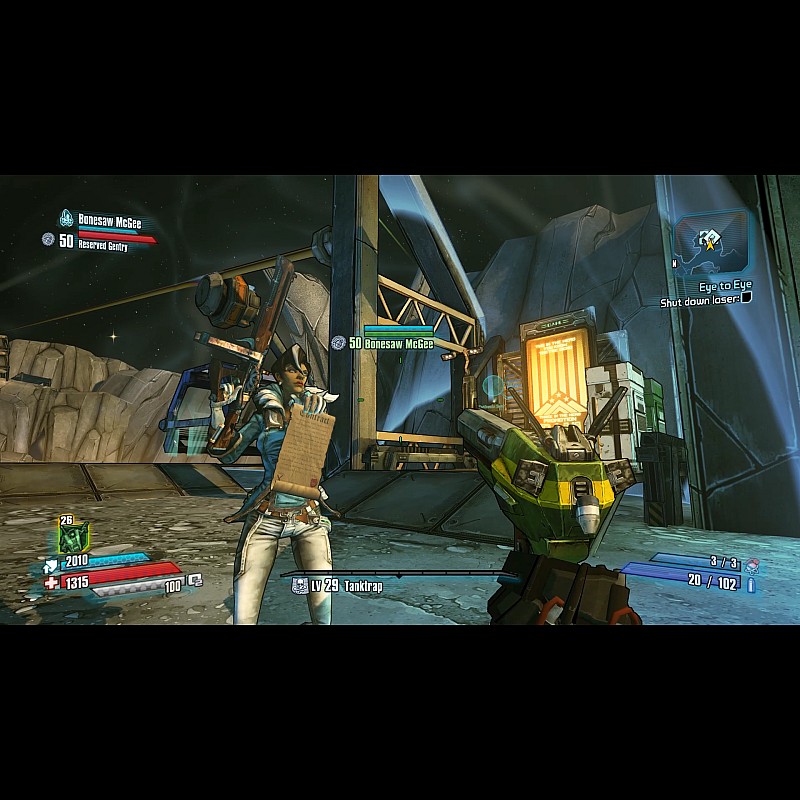Select the class icon beside Bonesaw McGee's top-left name
The width and height of the screenshot is (800, 800).
point(66,218)
